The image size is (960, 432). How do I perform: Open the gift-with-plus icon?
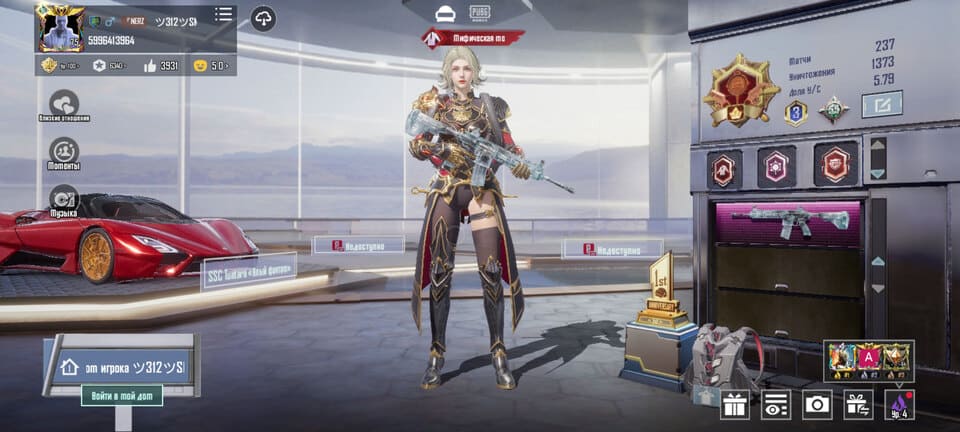point(858,404)
